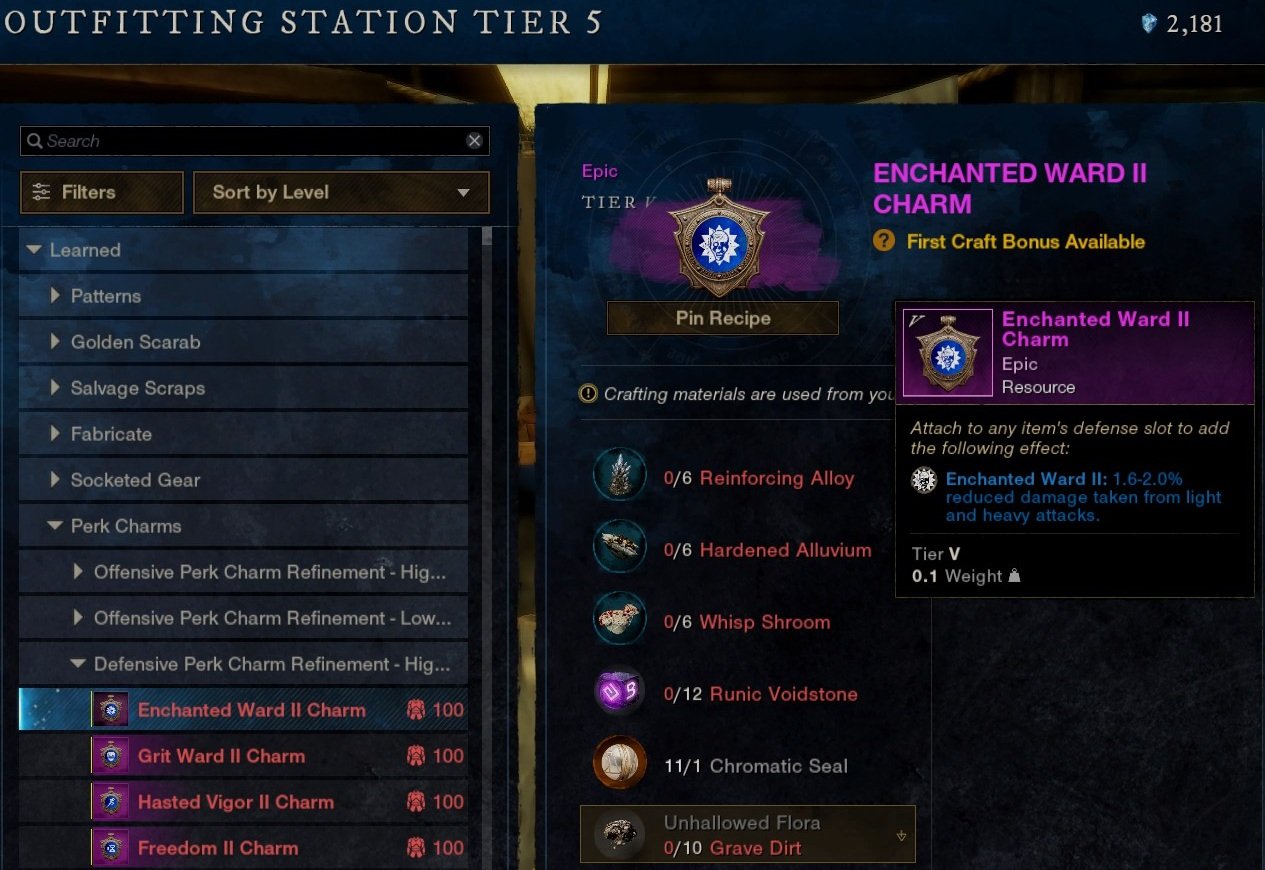
Task: Select the Hasted Vigor II Charm recipe
Action: tap(235, 802)
